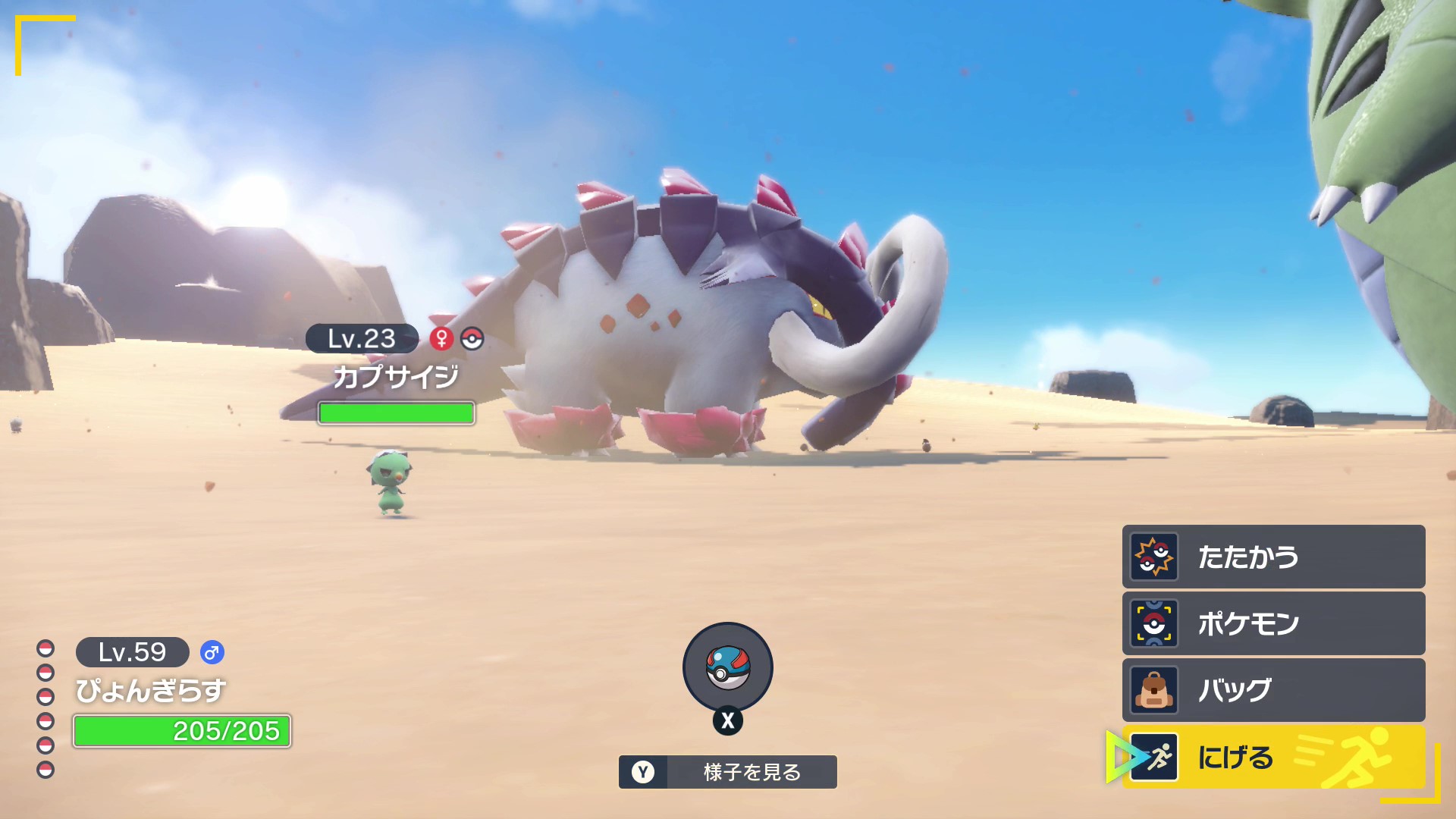This screenshot has width=1456, height=819.
Task: Select the 様子を見る check status option
Action: click(x=728, y=772)
